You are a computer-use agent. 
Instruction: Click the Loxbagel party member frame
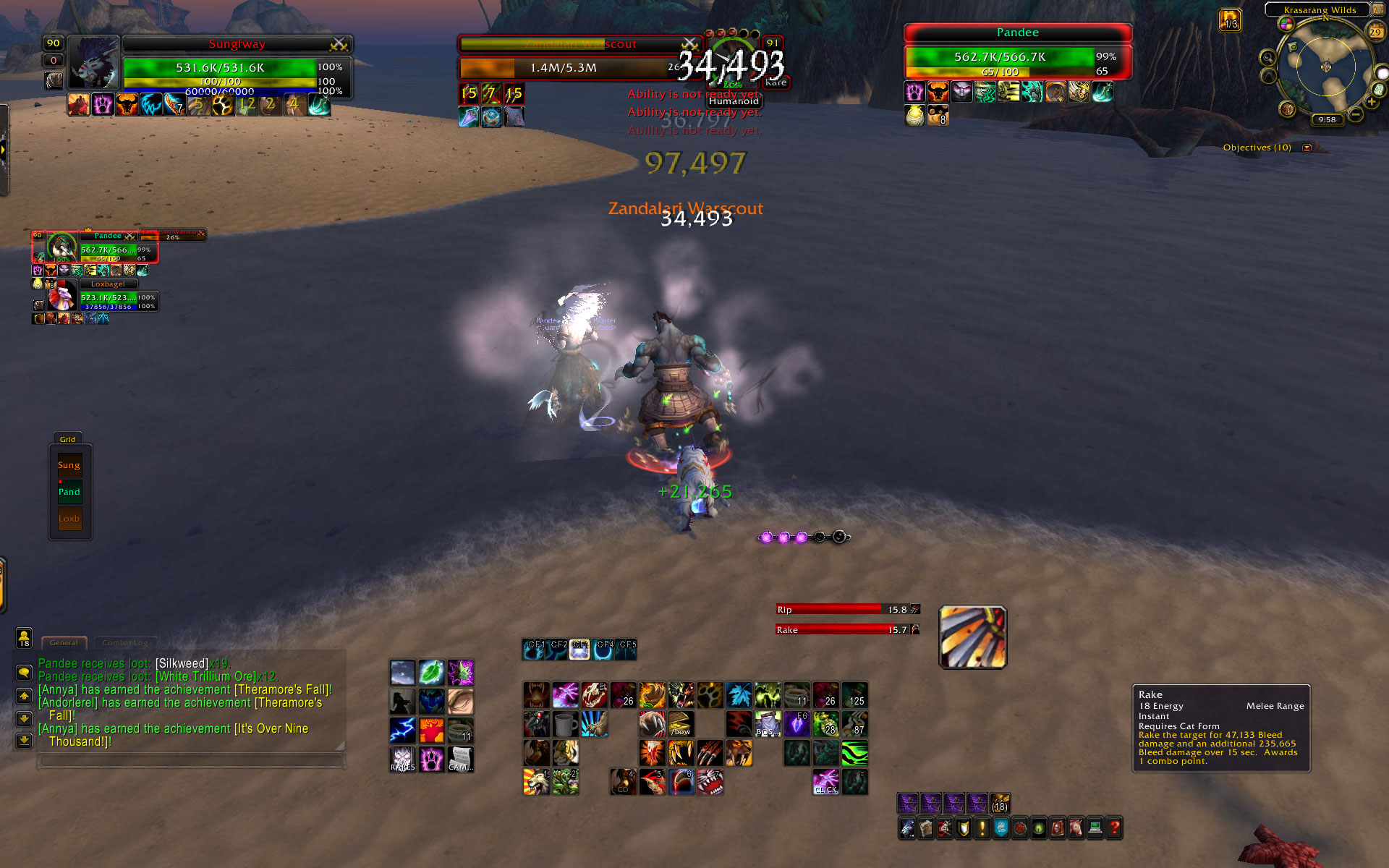(x=109, y=299)
